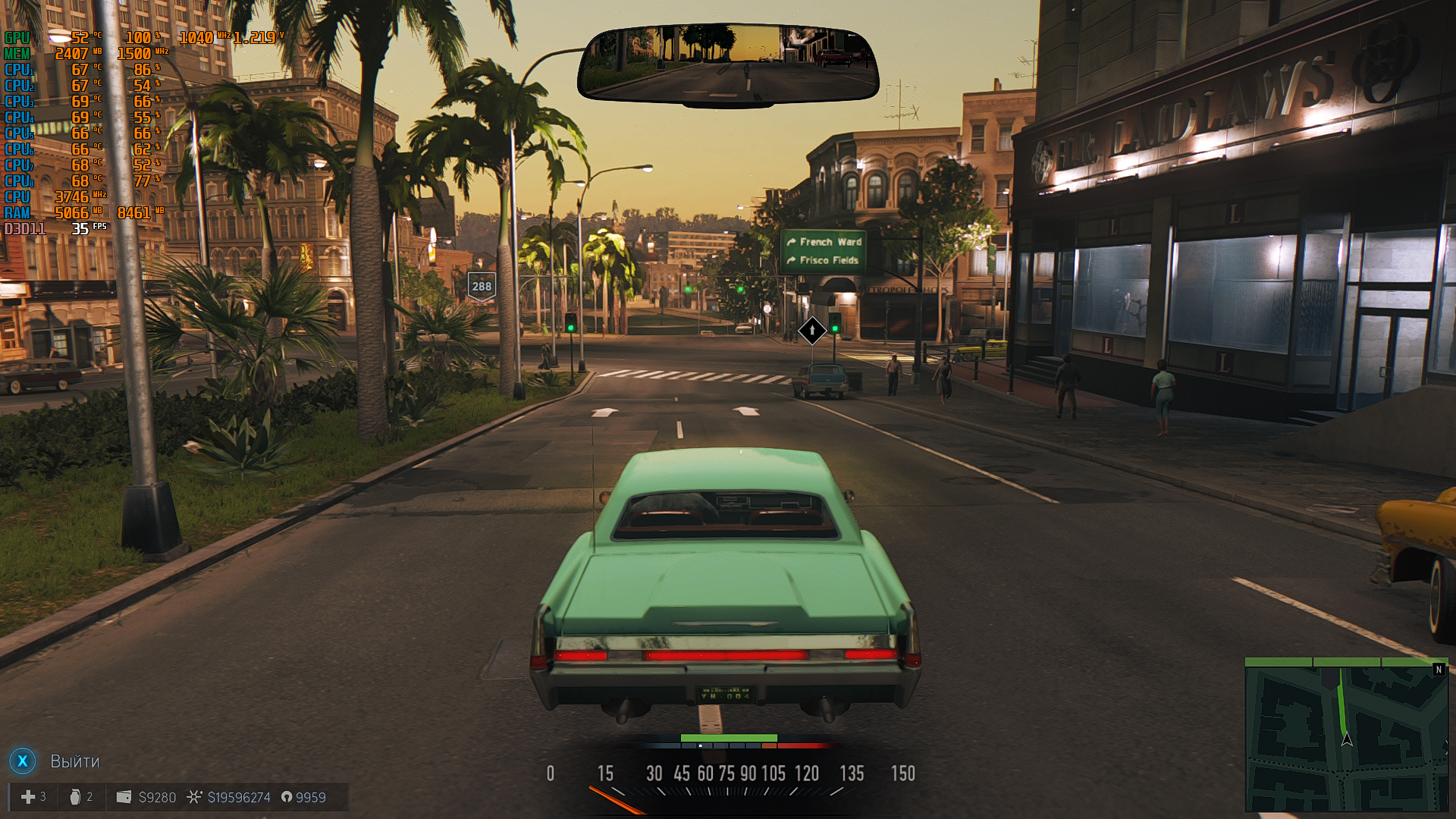This screenshot has height=819, width=1456.
Task: Click the rearview mirror display
Action: pyautogui.click(x=728, y=64)
